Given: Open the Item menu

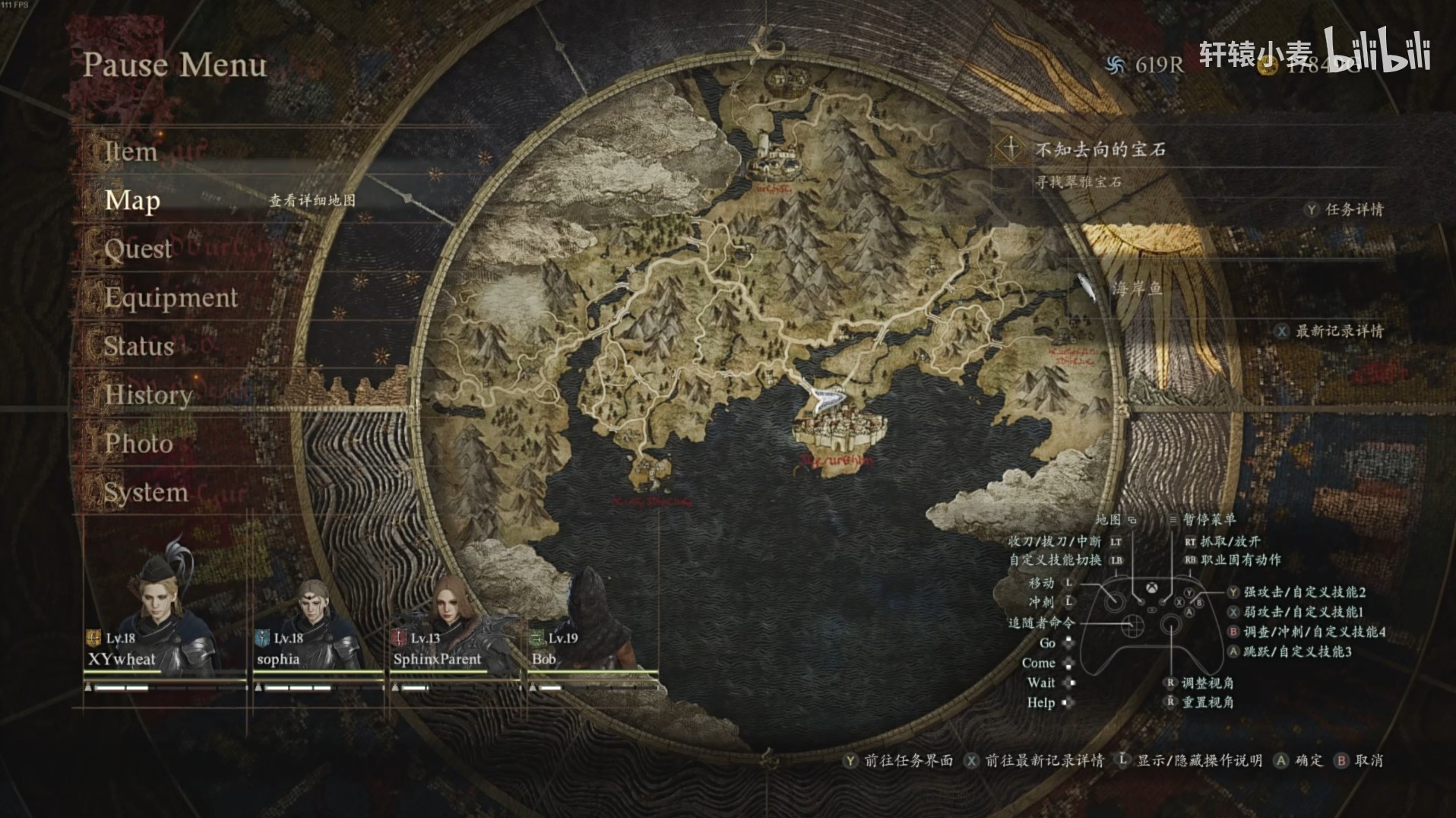Looking at the screenshot, I should pyautogui.click(x=131, y=151).
